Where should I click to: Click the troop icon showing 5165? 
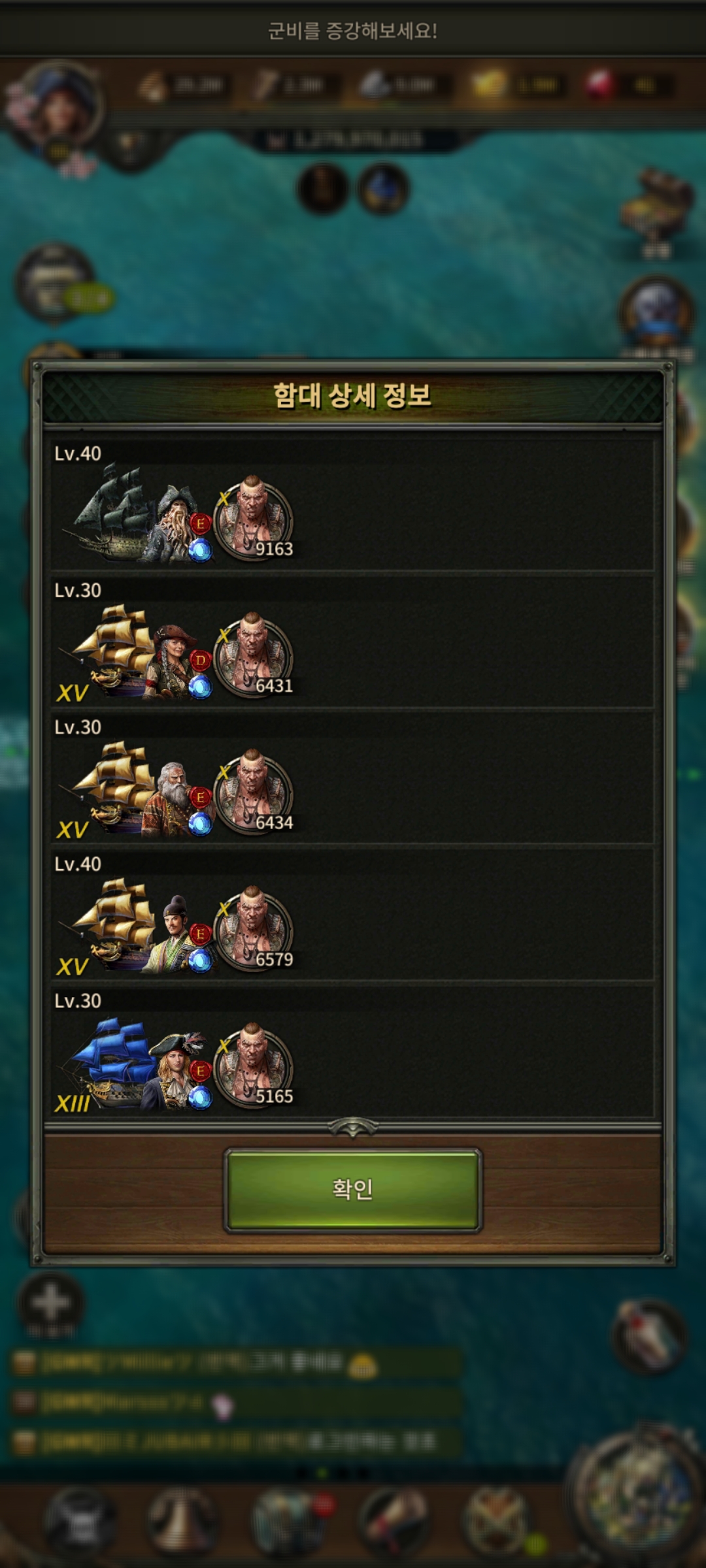coord(254,1066)
